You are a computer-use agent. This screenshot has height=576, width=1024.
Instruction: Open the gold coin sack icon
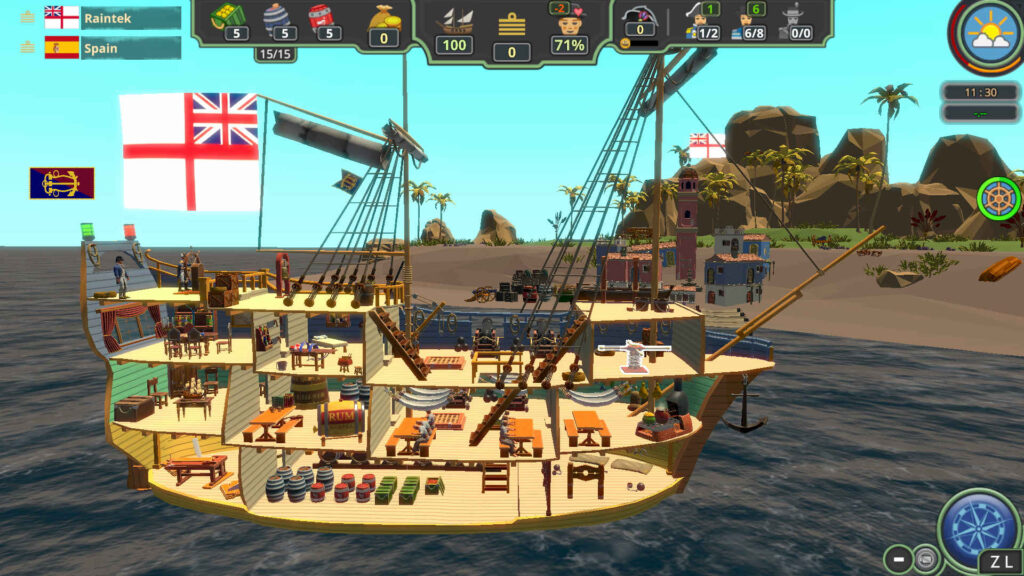(383, 17)
